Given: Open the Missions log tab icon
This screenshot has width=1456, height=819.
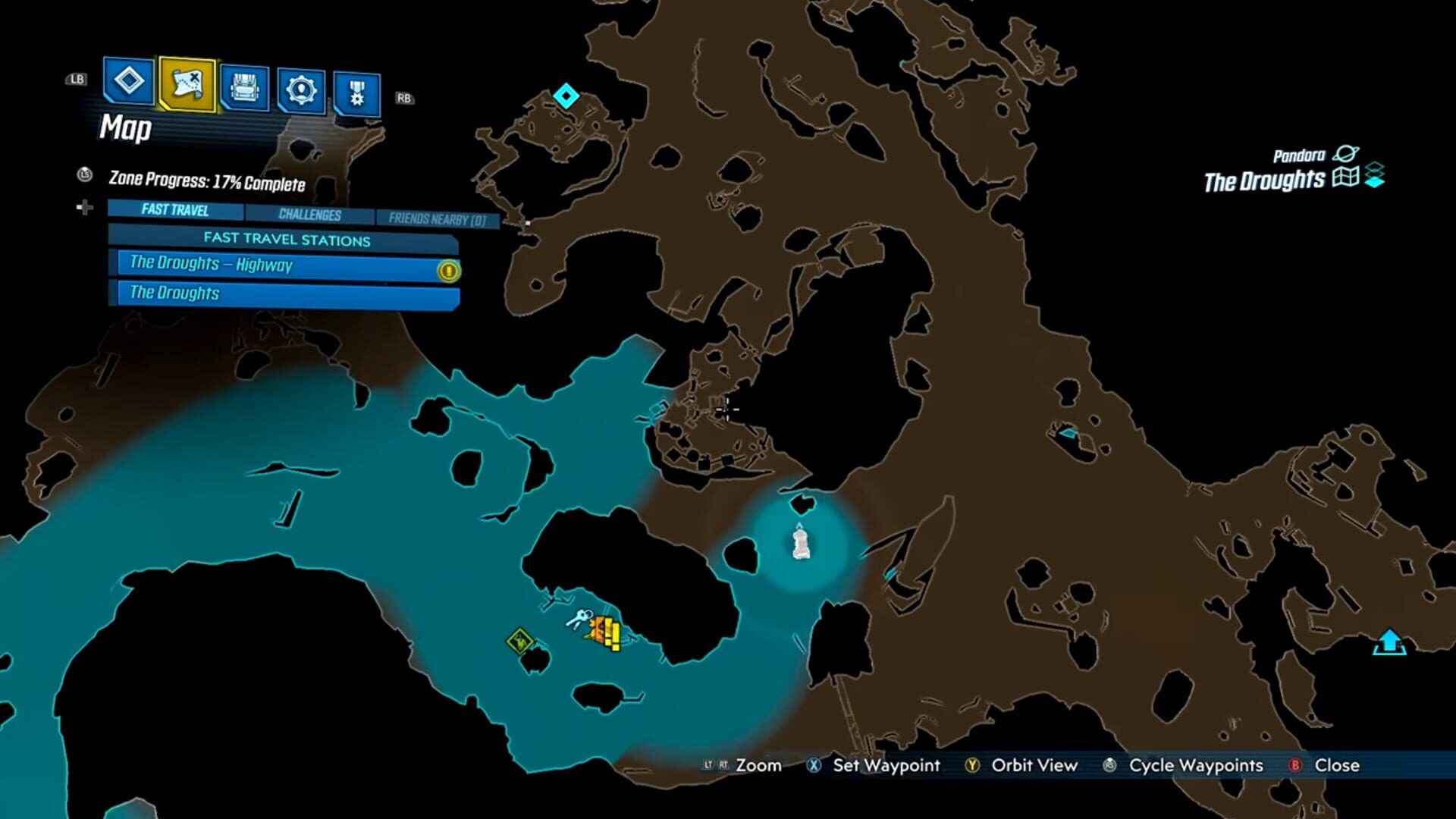Looking at the screenshot, I should point(128,80).
